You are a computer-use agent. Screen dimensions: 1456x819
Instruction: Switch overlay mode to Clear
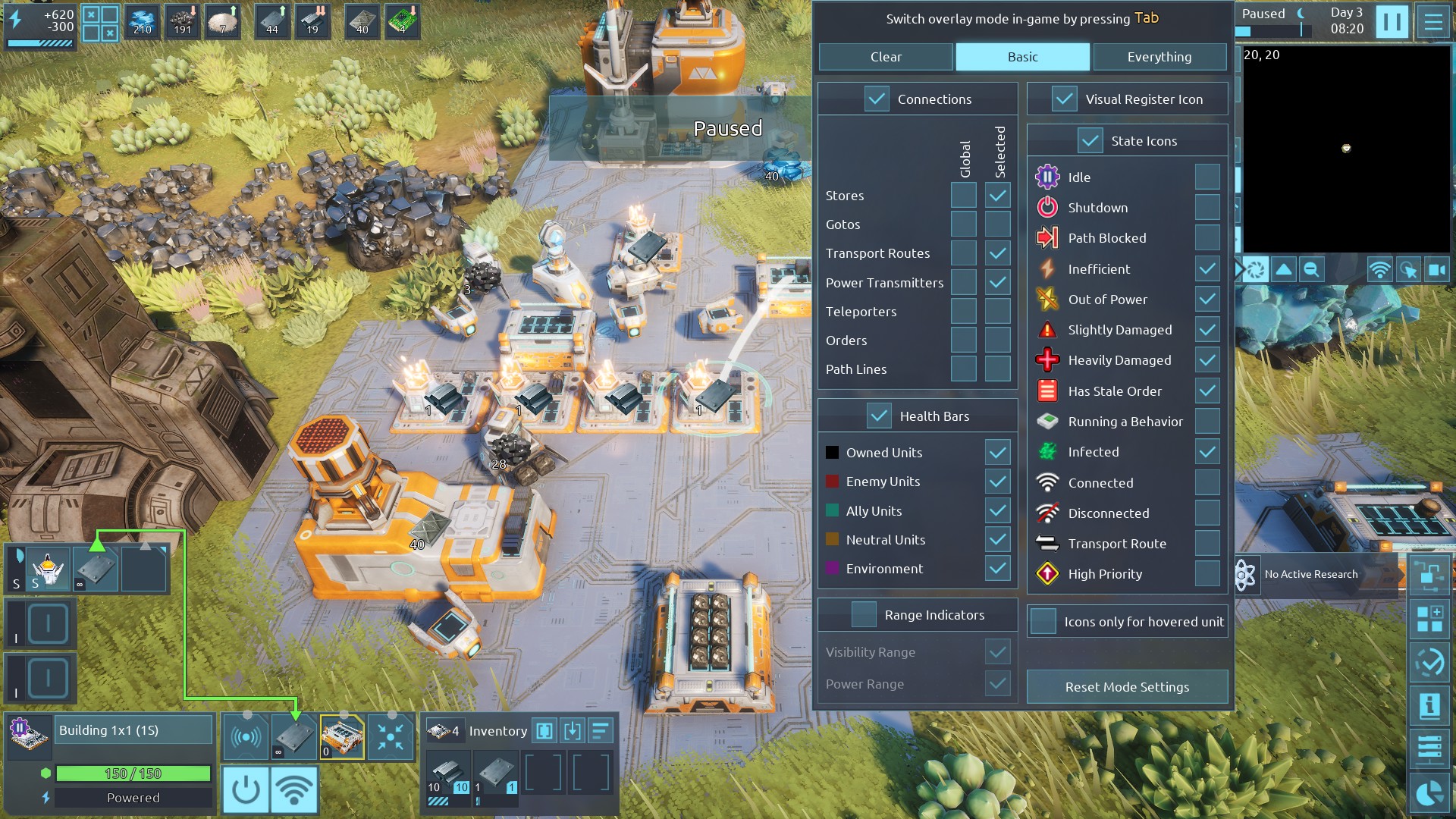pyautogui.click(x=886, y=57)
